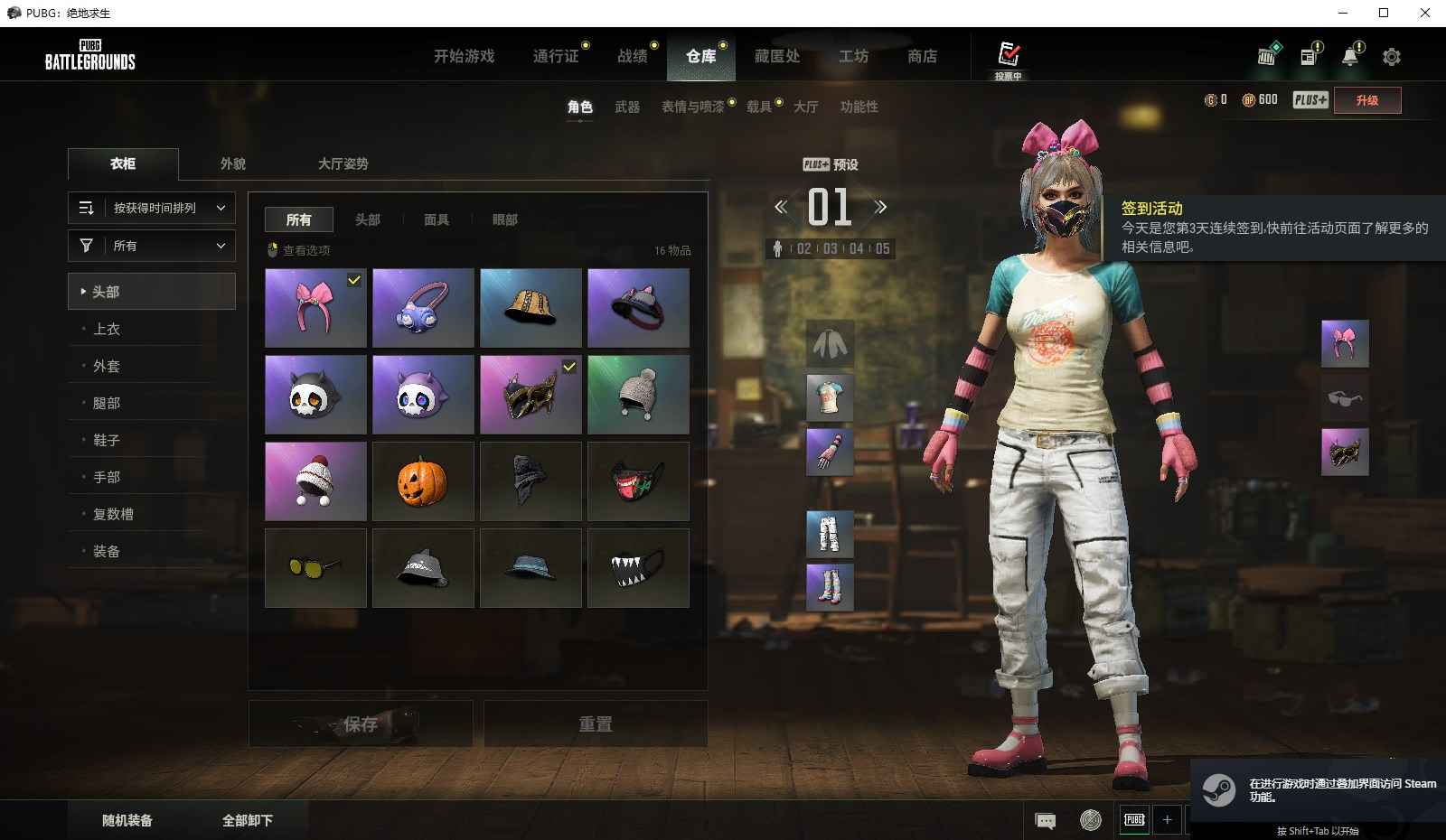This screenshot has width=1446, height=840.
Task: Click the 随机装备 random outfit button
Action: pos(127,820)
